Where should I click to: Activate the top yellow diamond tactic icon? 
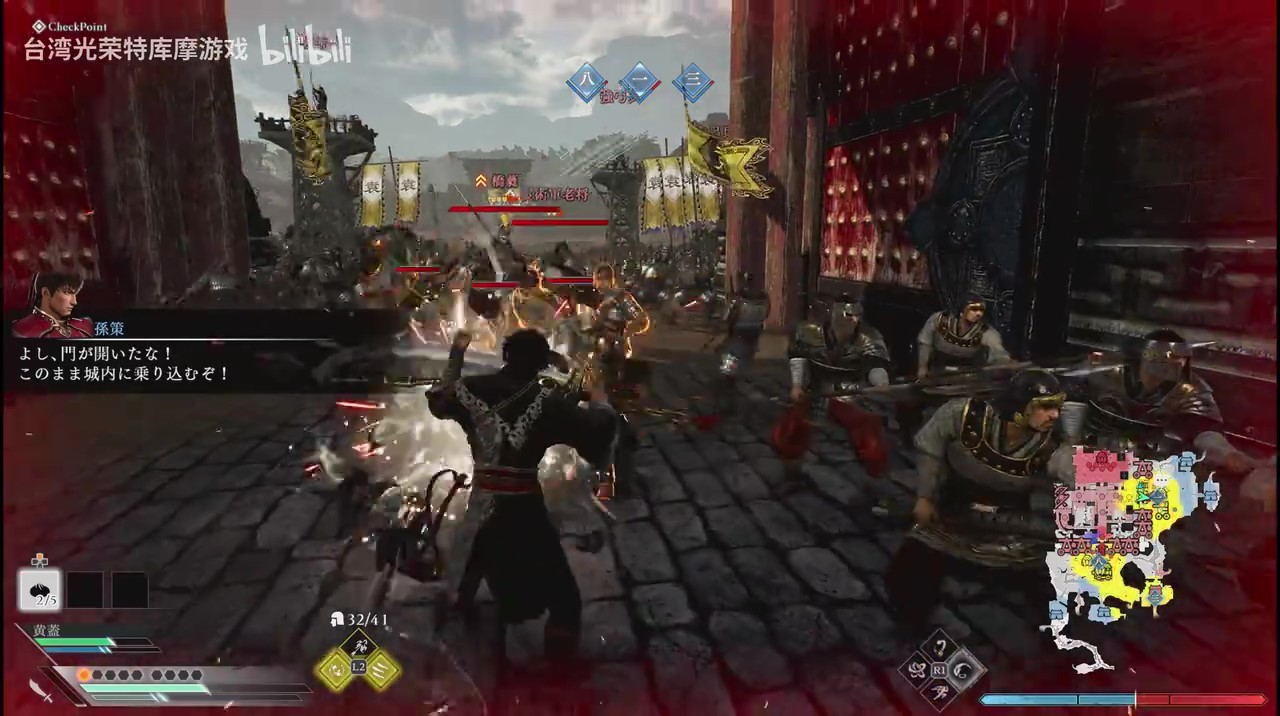[x=359, y=647]
